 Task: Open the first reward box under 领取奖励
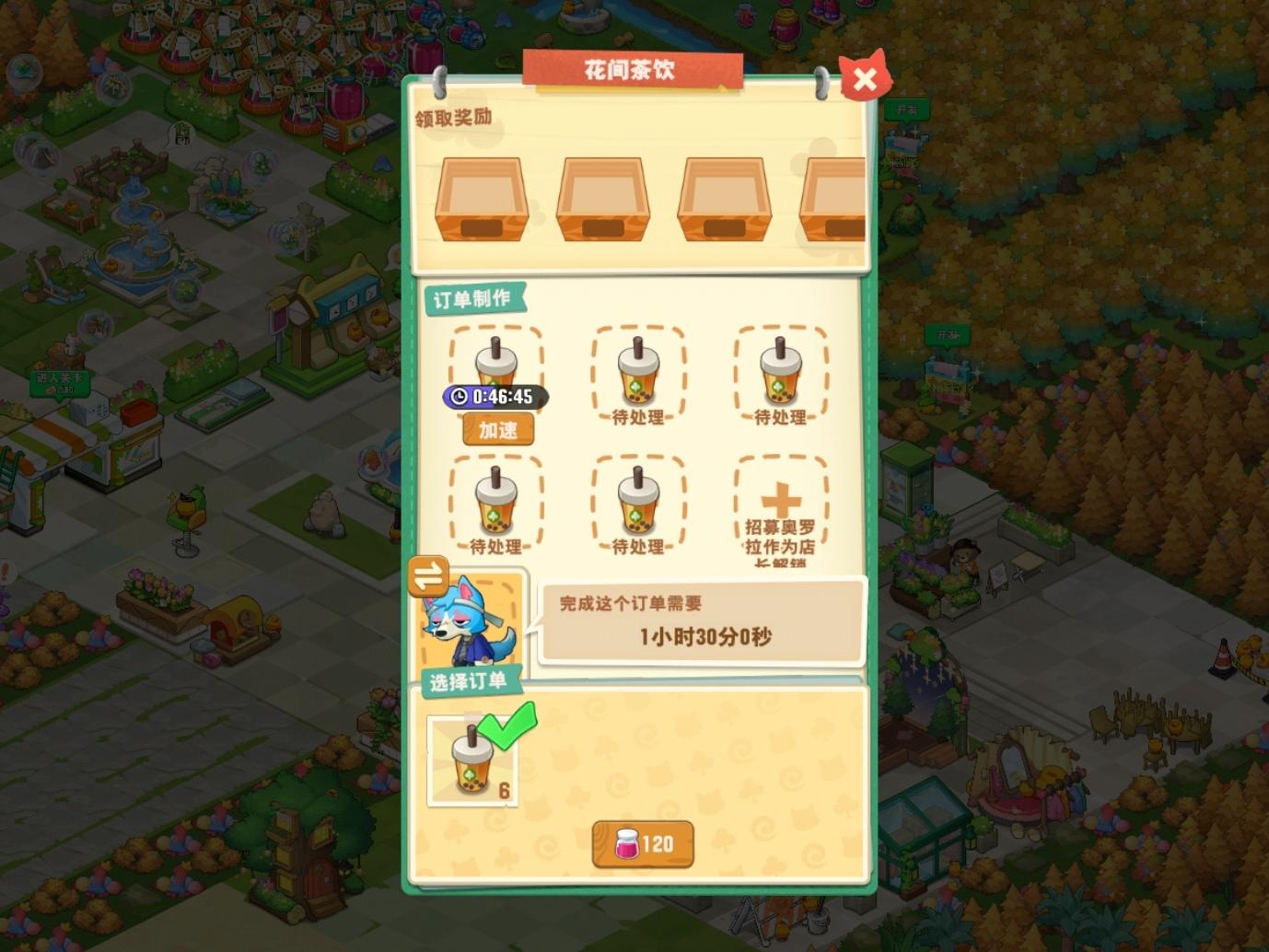[481, 199]
